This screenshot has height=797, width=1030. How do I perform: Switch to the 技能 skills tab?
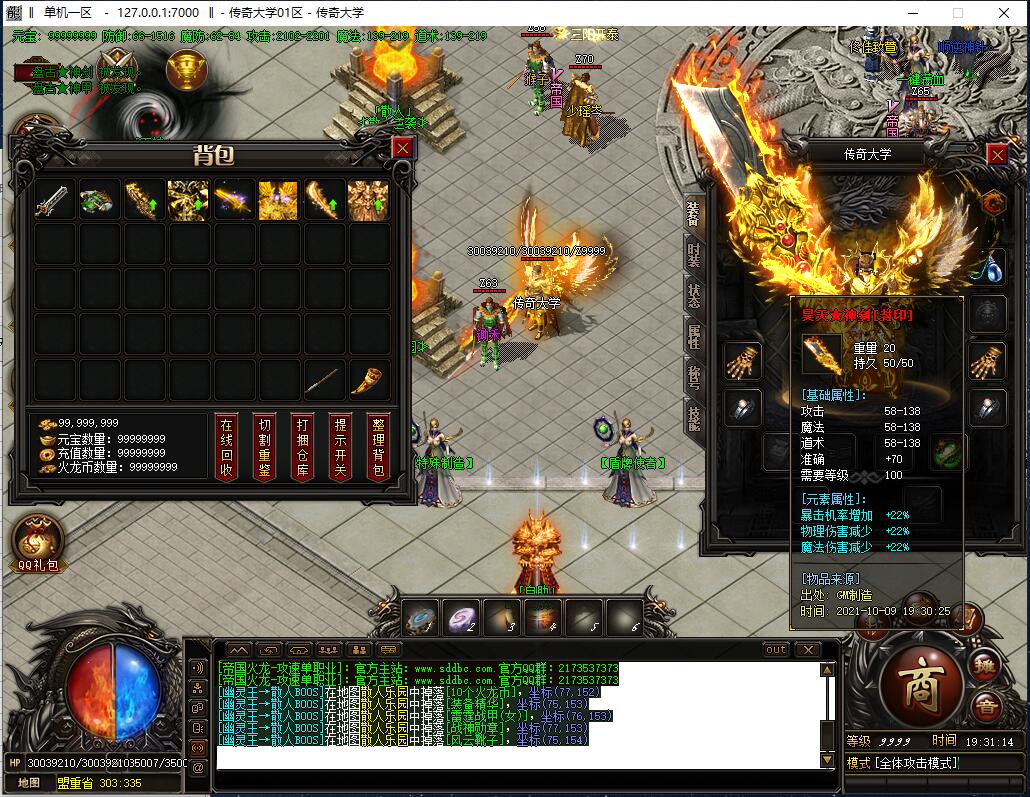[694, 418]
